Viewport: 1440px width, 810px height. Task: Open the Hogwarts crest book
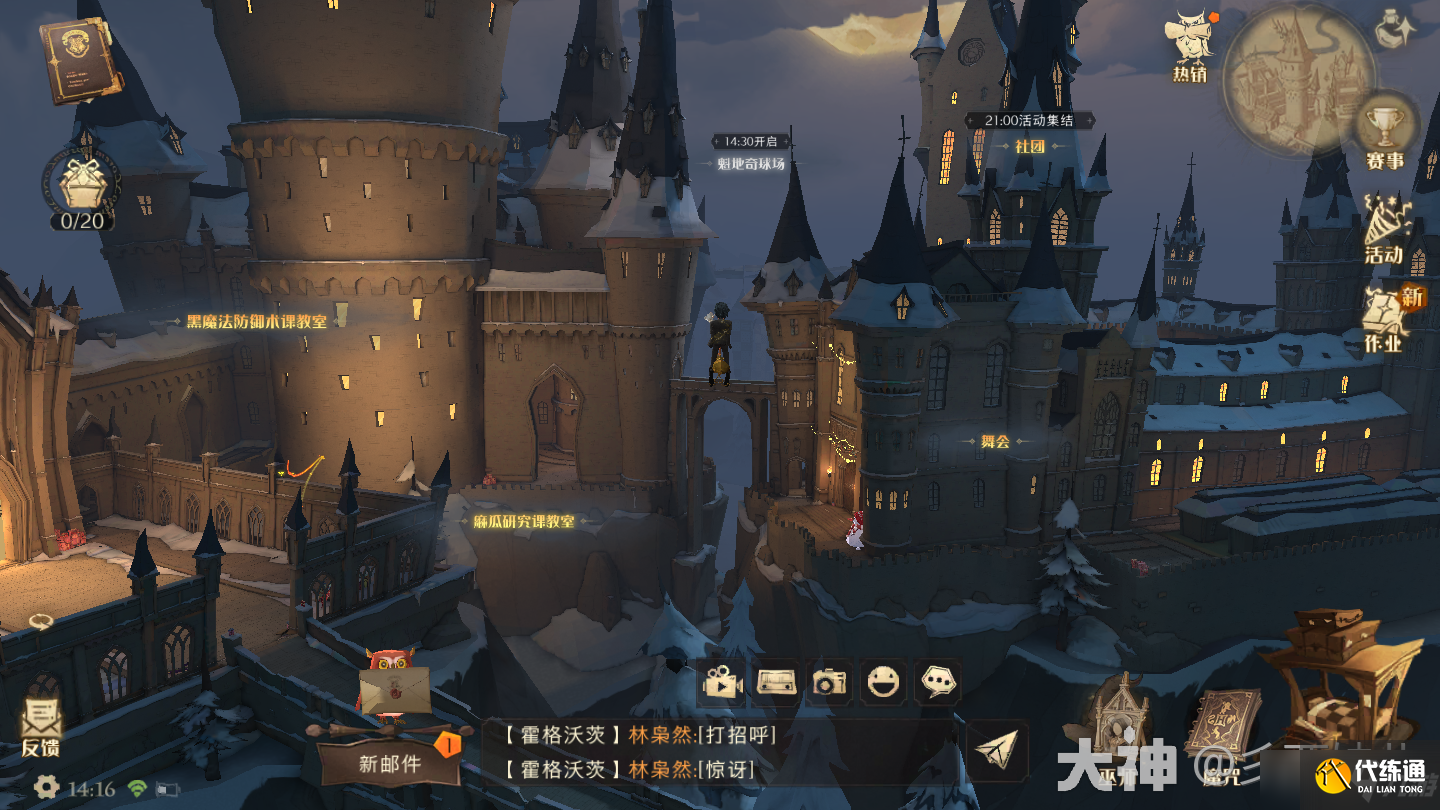point(77,60)
